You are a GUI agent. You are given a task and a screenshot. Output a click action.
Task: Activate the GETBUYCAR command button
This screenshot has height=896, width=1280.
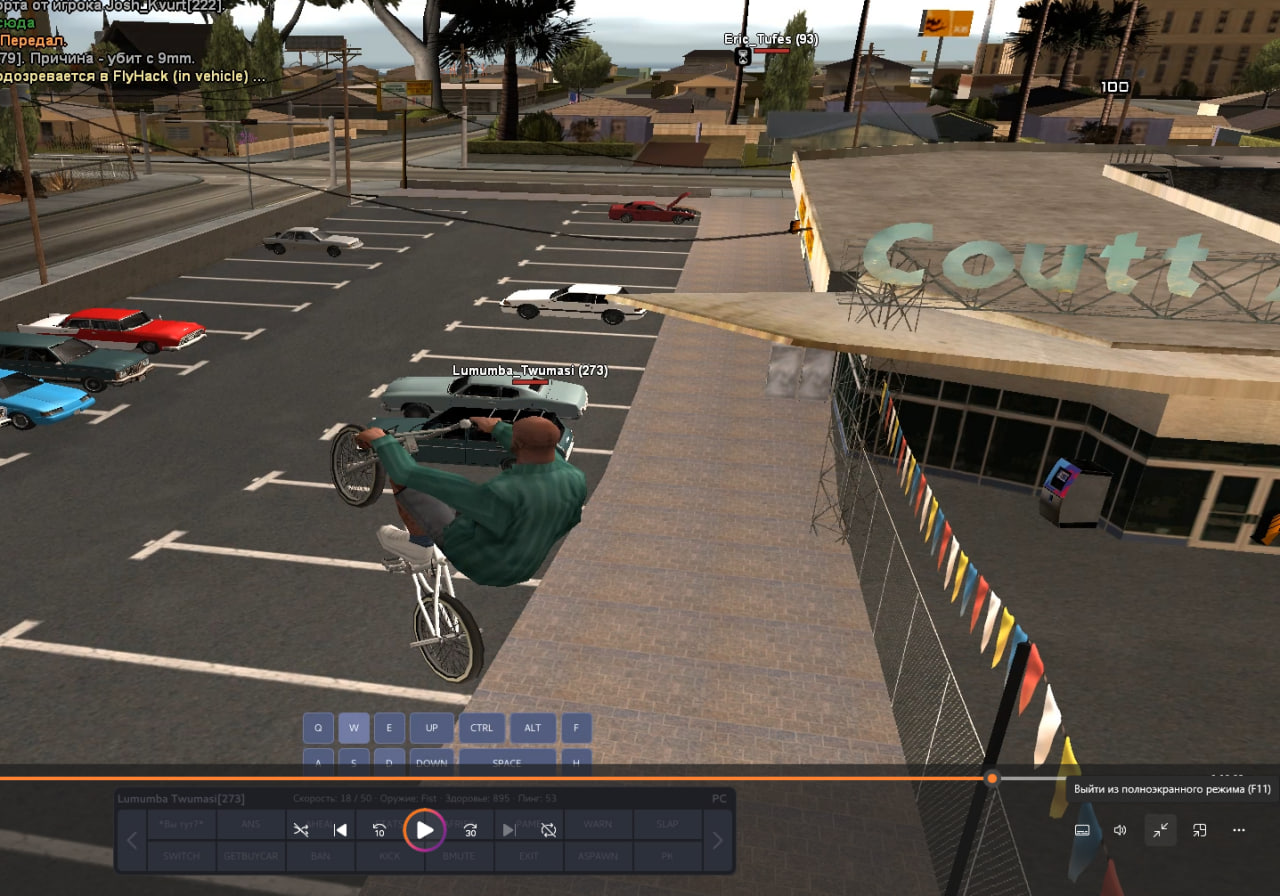click(250, 856)
